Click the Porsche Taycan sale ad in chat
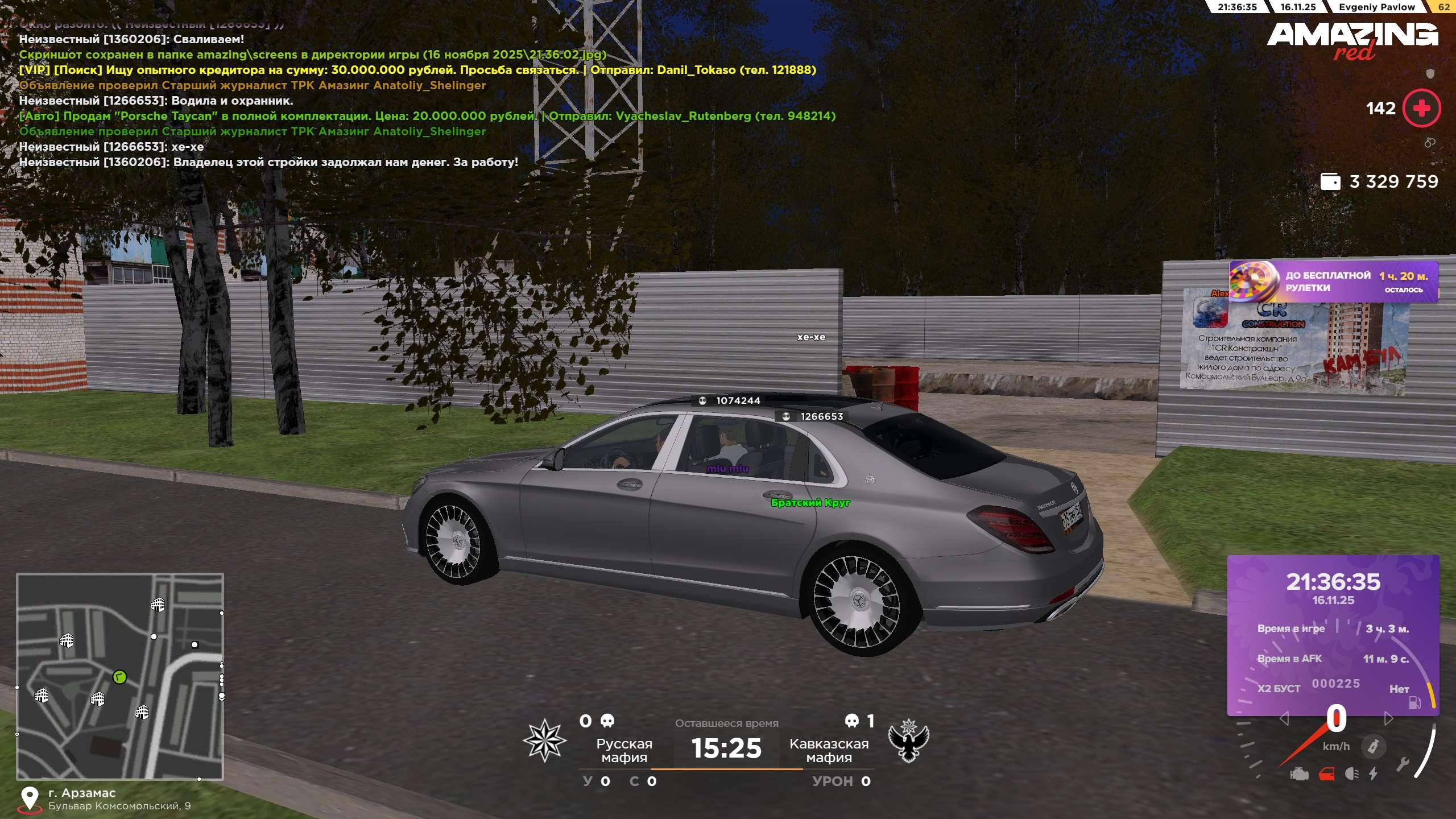Screen dimensions: 1456x819 coord(427,116)
